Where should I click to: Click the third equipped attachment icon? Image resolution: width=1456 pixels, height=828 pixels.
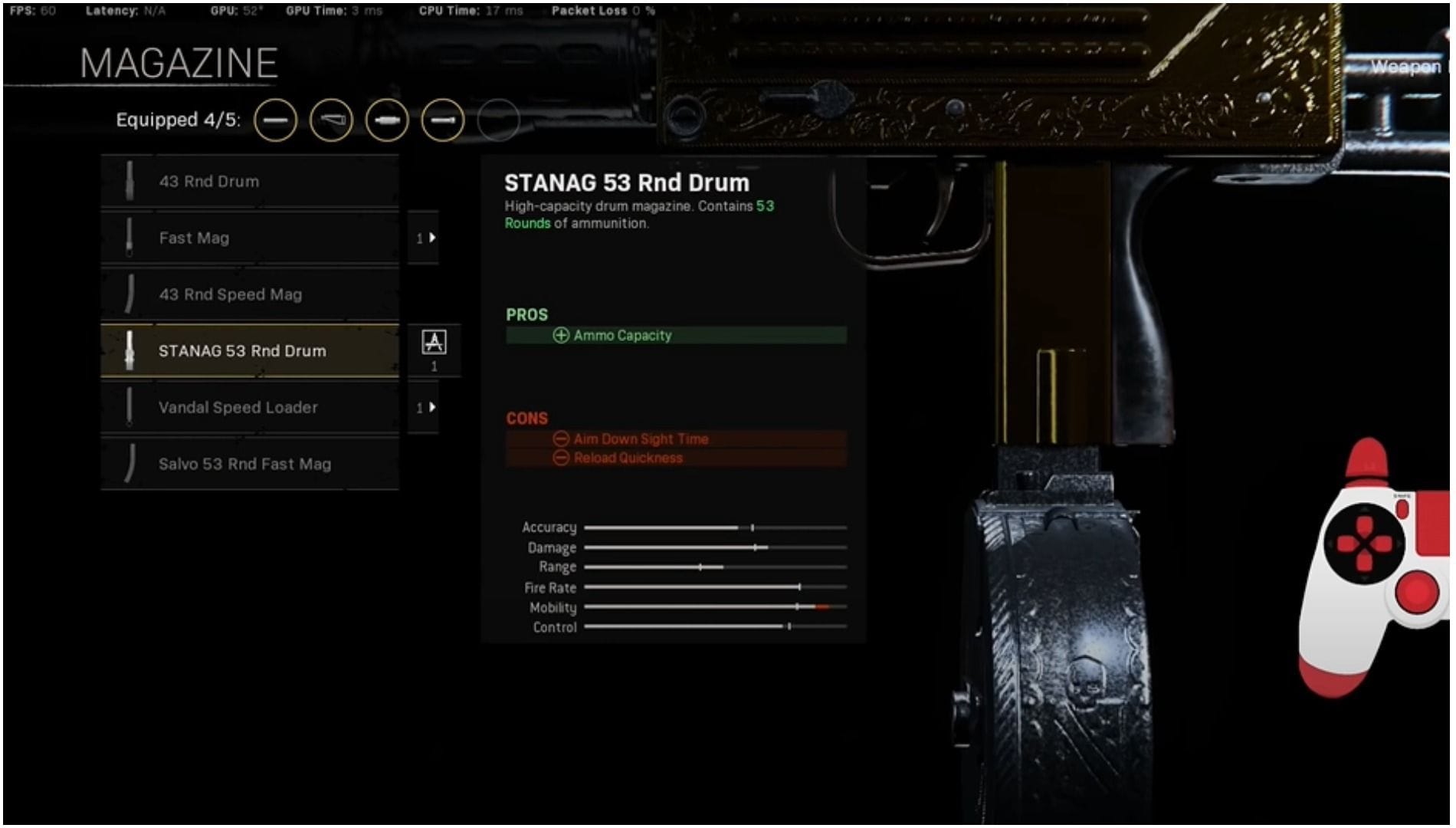tap(386, 120)
